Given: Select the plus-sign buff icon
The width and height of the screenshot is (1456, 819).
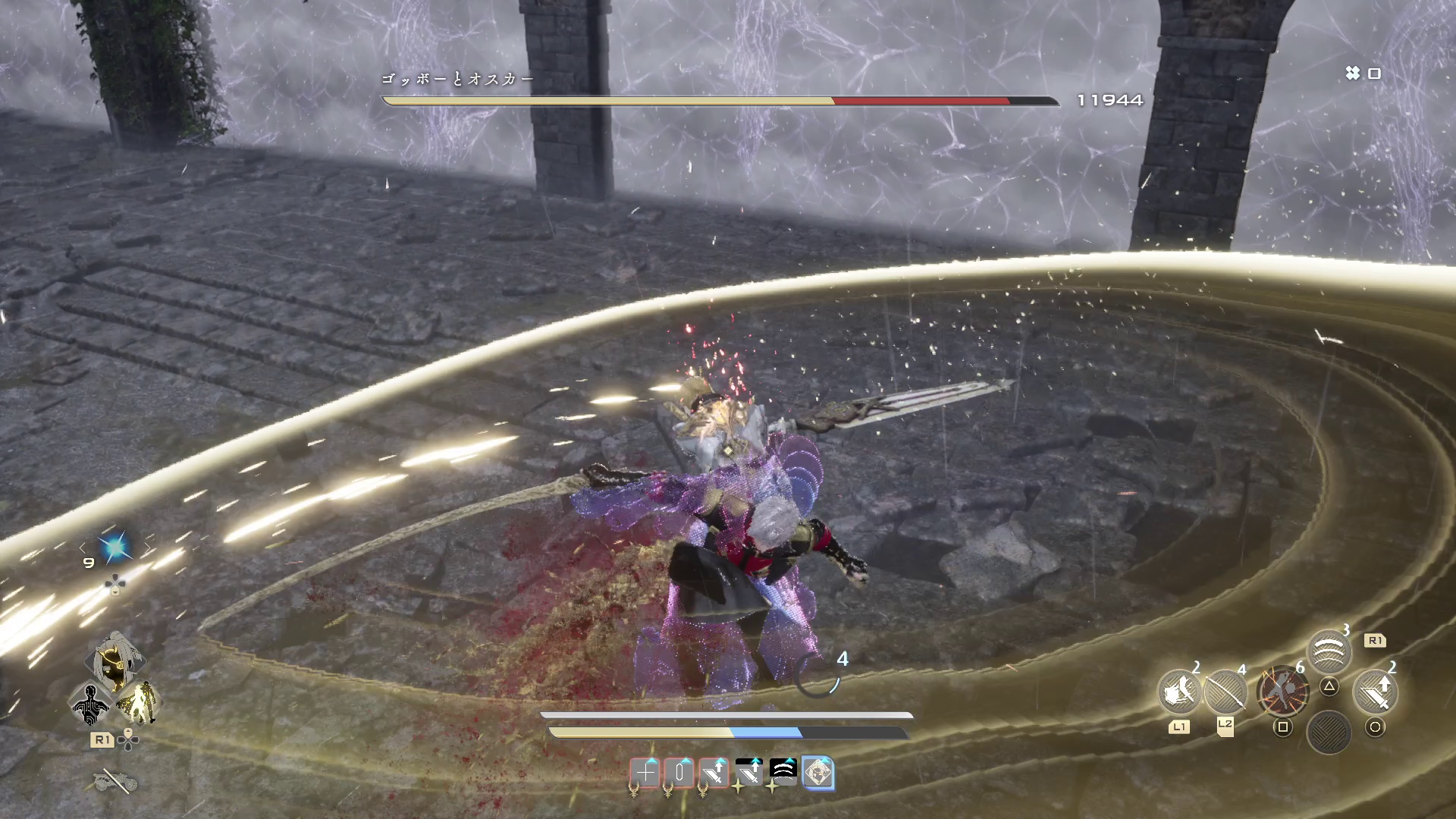Looking at the screenshot, I should pyautogui.click(x=645, y=773).
